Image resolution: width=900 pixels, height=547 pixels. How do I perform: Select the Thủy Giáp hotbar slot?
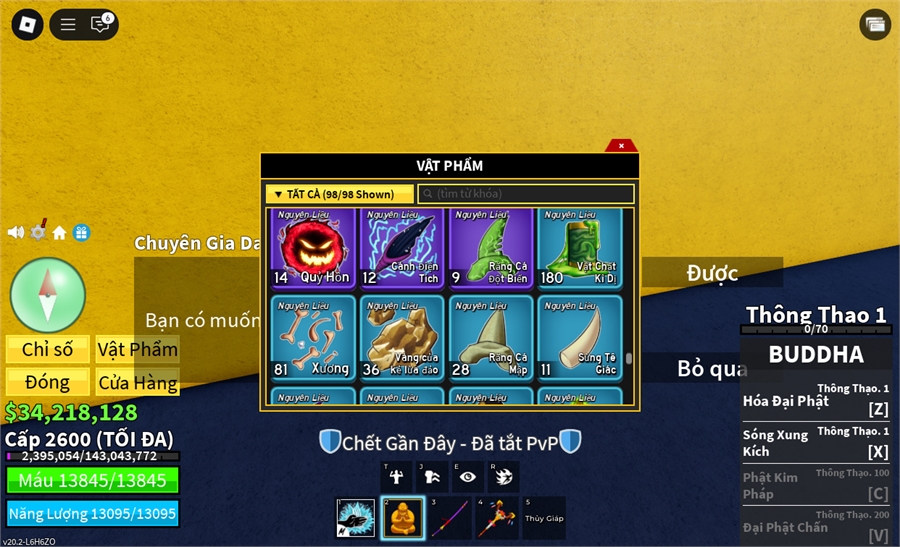(x=543, y=518)
